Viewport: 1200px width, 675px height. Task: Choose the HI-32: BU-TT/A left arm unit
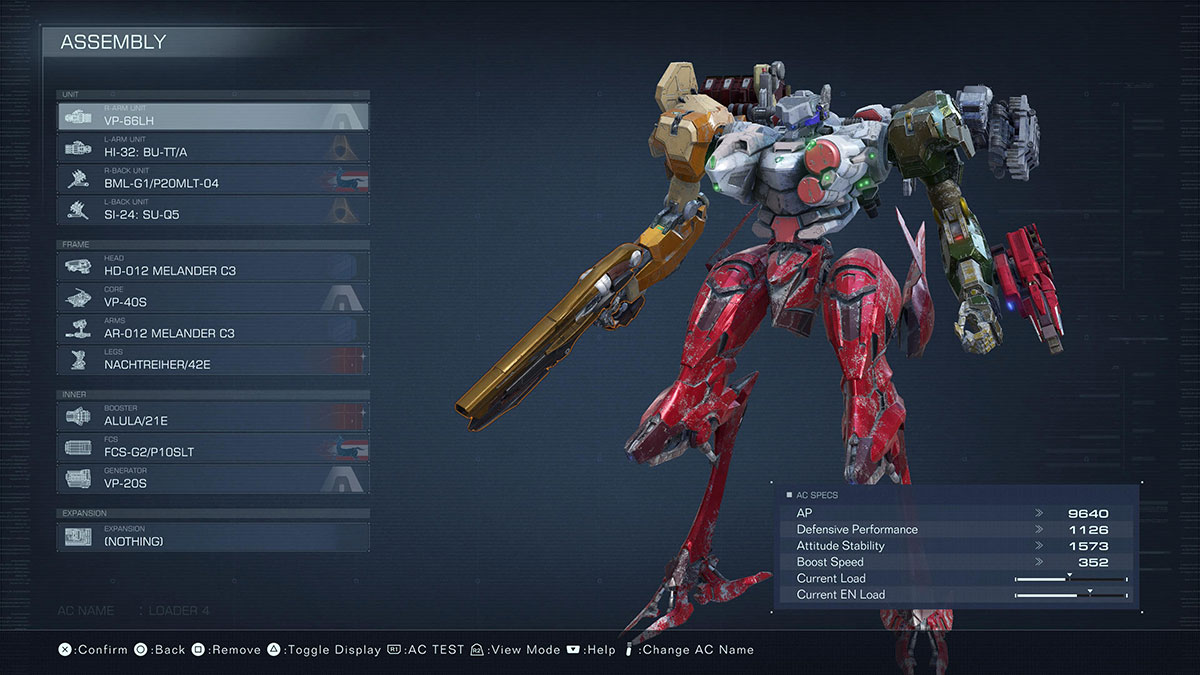tap(213, 148)
